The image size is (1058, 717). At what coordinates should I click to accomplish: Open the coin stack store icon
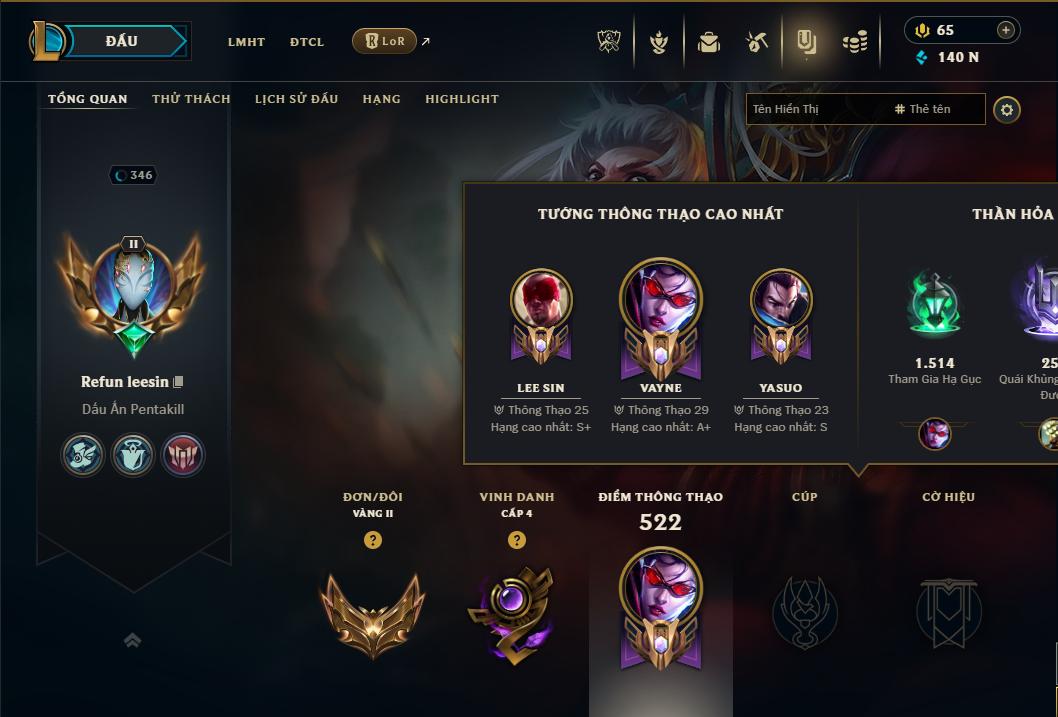pyautogui.click(x=854, y=42)
